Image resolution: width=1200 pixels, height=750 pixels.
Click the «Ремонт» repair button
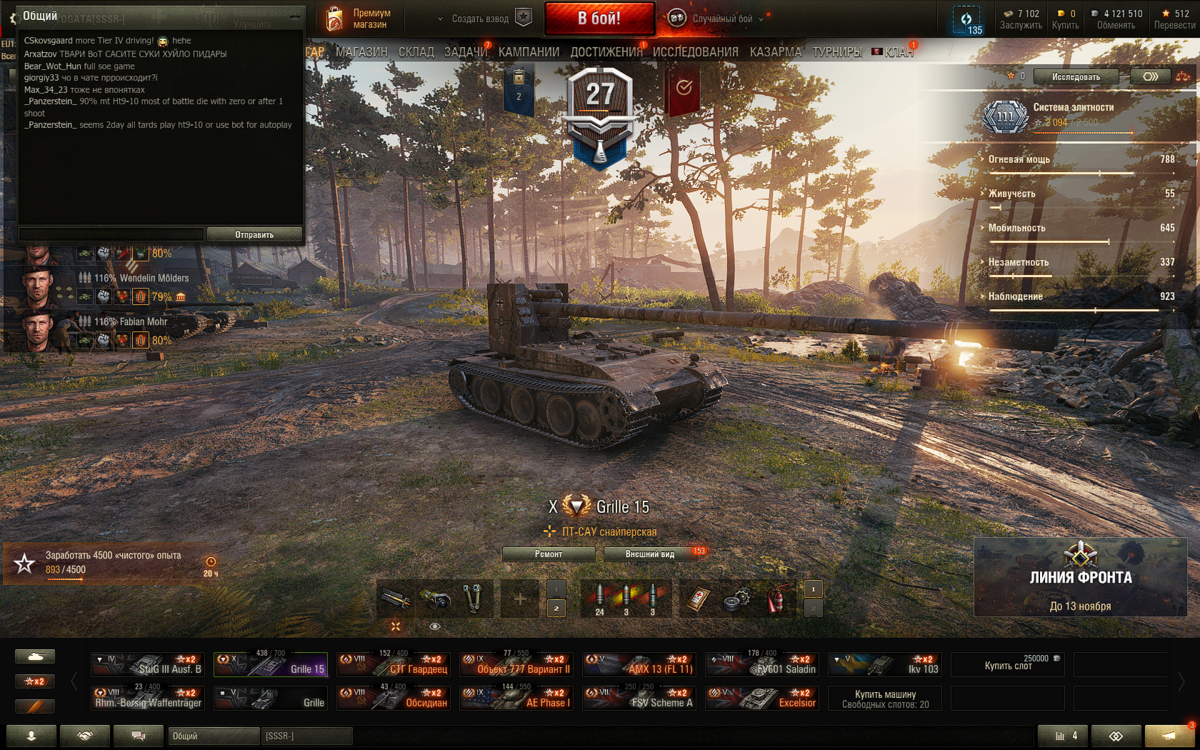[x=548, y=554]
